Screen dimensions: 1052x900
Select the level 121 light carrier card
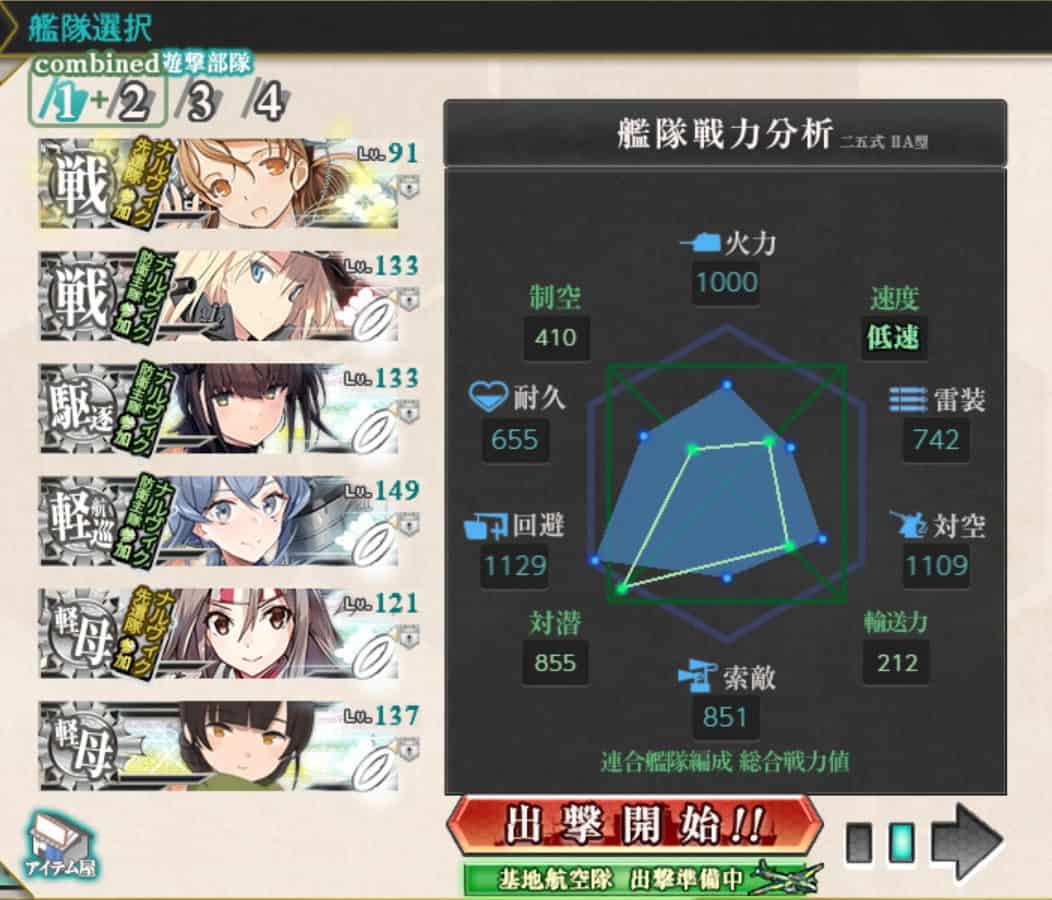point(228,634)
